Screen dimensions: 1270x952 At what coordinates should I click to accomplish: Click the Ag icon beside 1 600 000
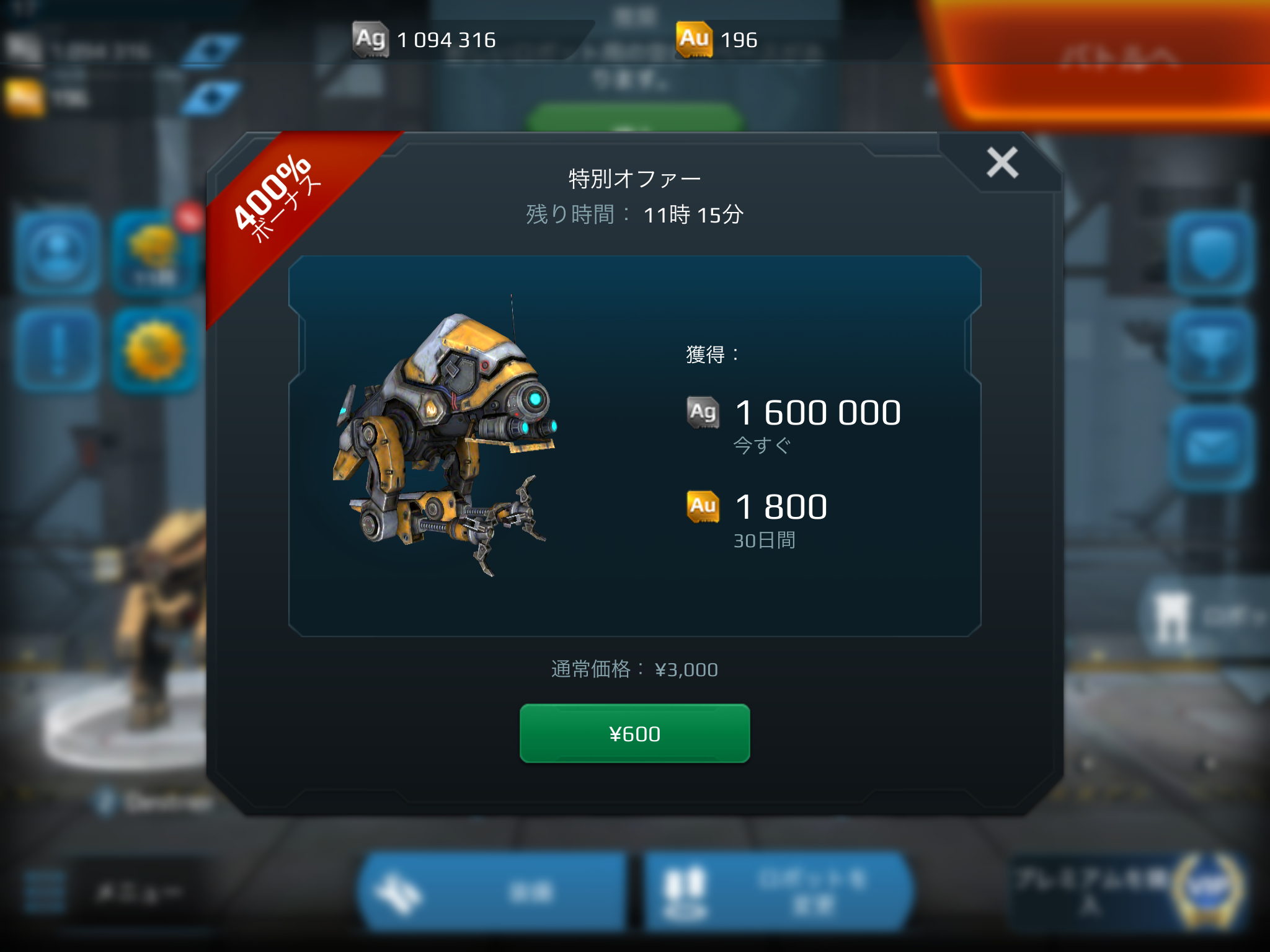point(704,412)
